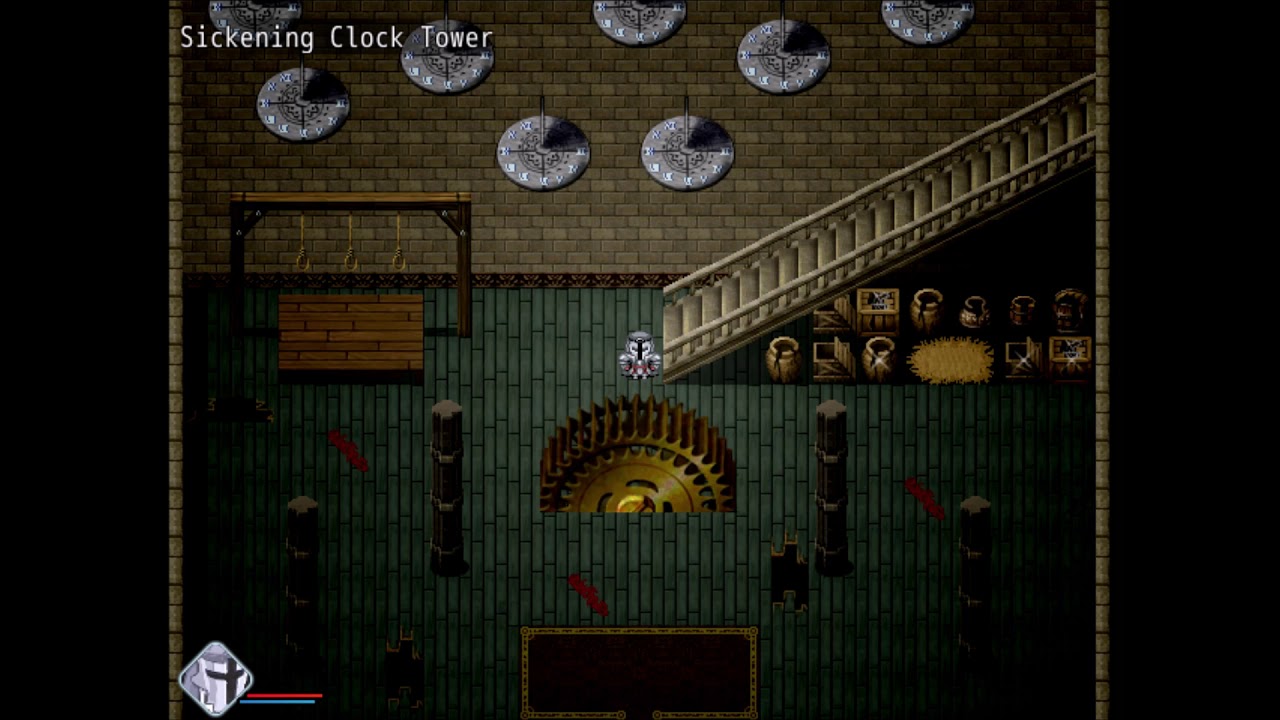Click the knight portrait emblem in the HUD

point(216,682)
